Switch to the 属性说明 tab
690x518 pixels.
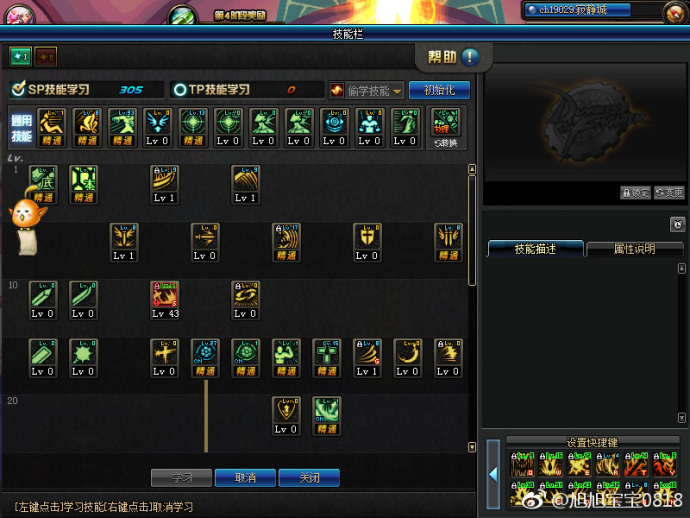coord(634,249)
